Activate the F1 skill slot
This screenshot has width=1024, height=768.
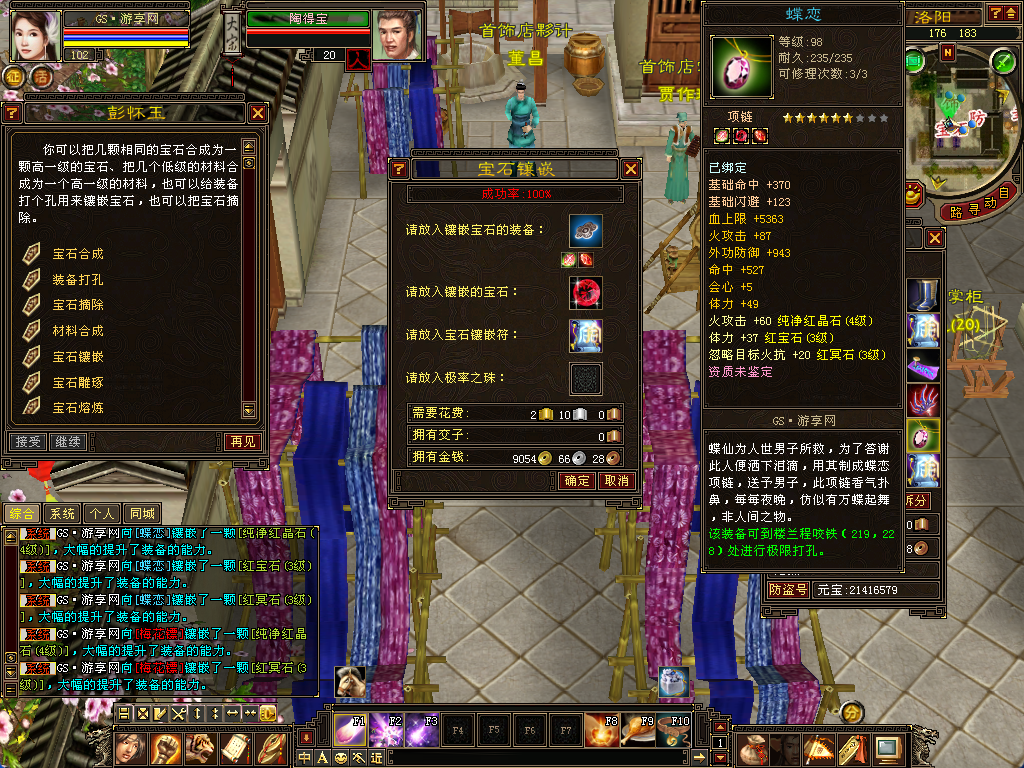point(350,729)
